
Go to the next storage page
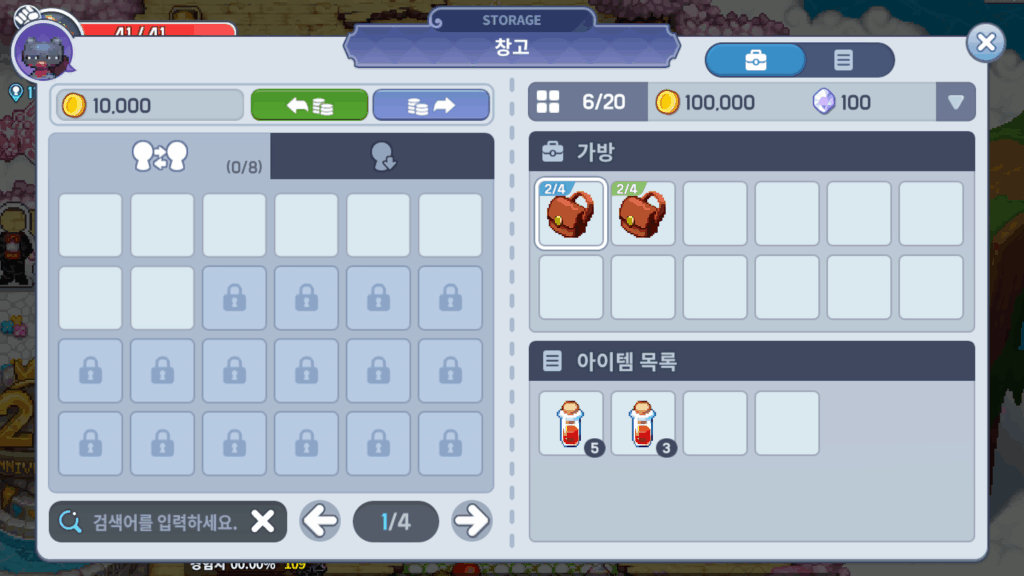coord(471,521)
